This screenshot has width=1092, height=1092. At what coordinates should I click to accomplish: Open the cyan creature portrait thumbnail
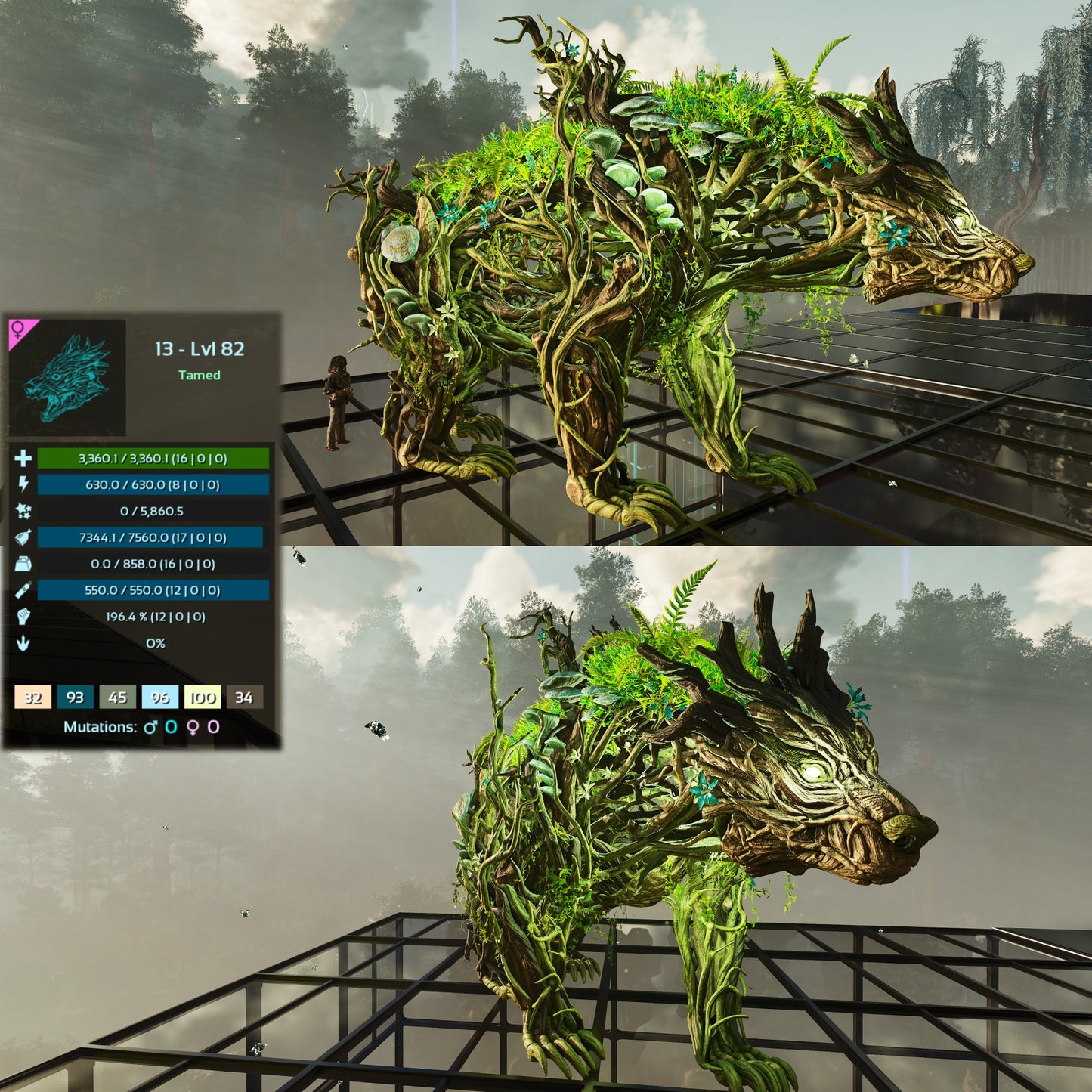point(67,378)
